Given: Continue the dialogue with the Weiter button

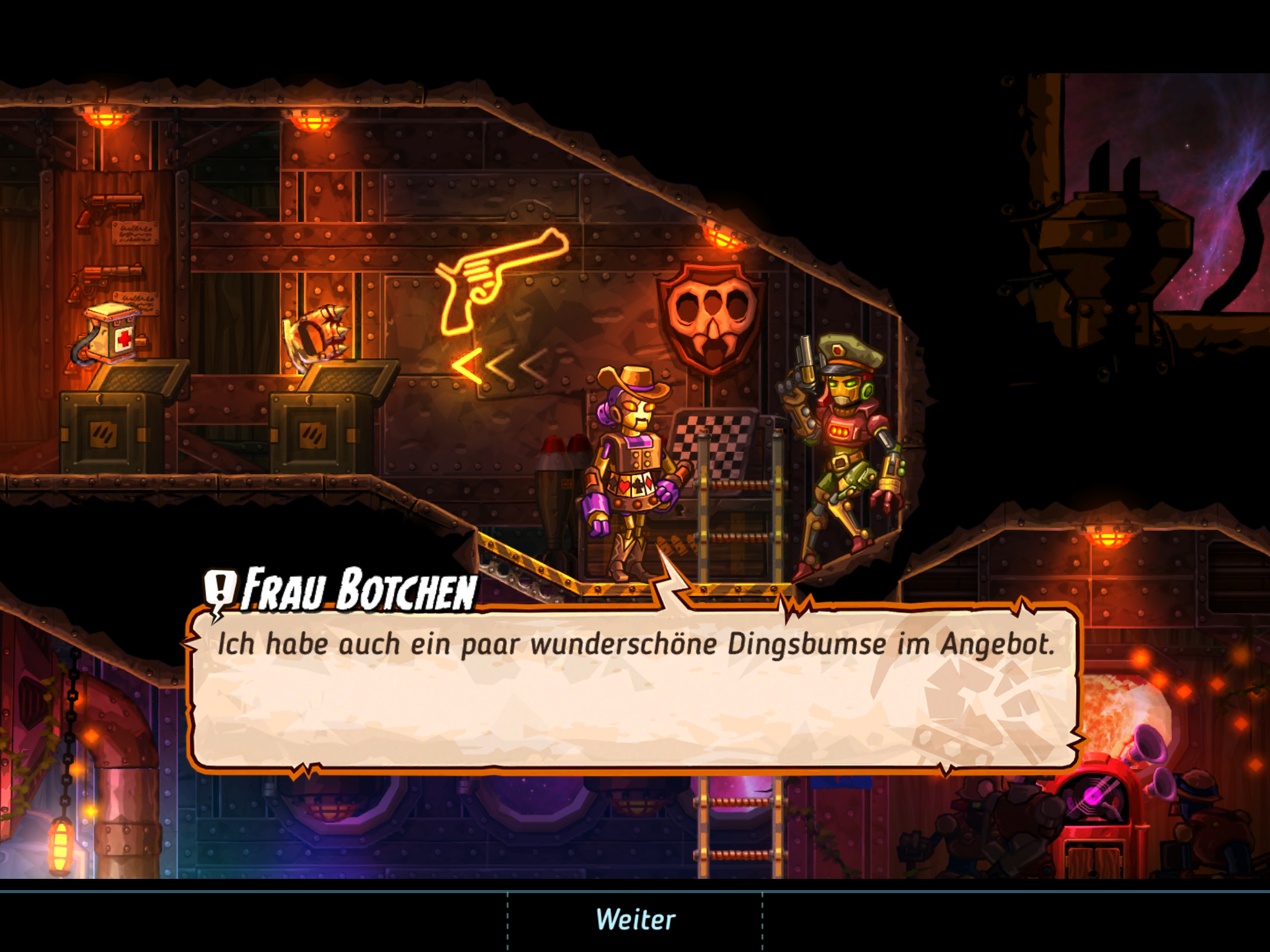Looking at the screenshot, I should click(635, 920).
